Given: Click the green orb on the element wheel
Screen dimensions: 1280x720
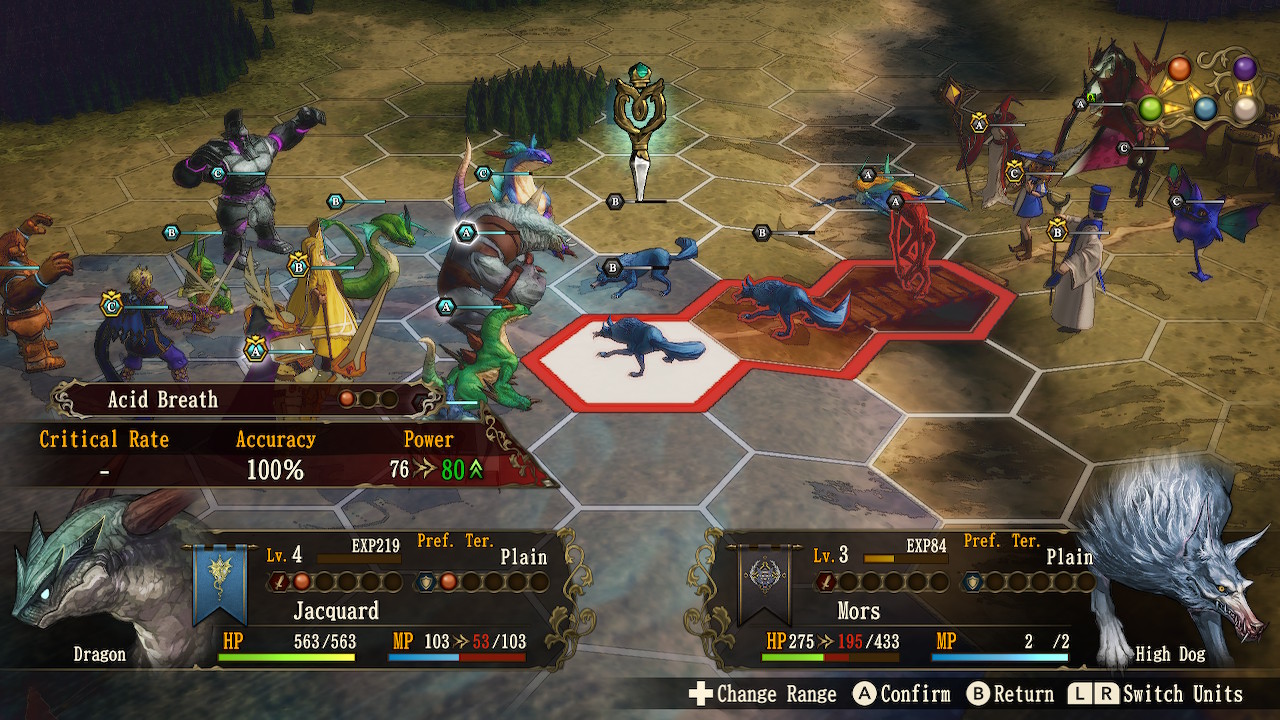Looking at the screenshot, I should coord(1150,108).
